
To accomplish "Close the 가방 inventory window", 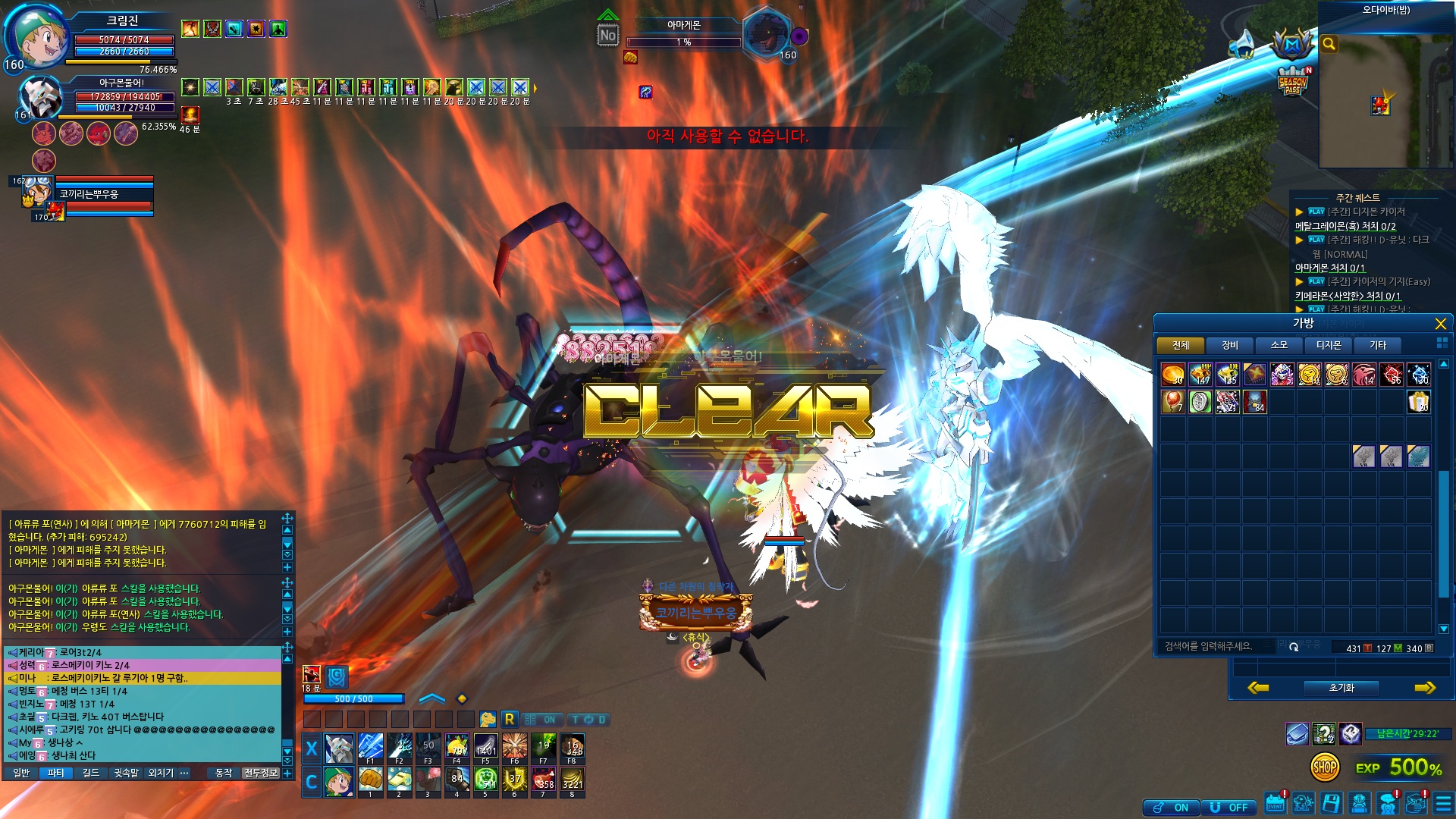I will click(x=1440, y=325).
